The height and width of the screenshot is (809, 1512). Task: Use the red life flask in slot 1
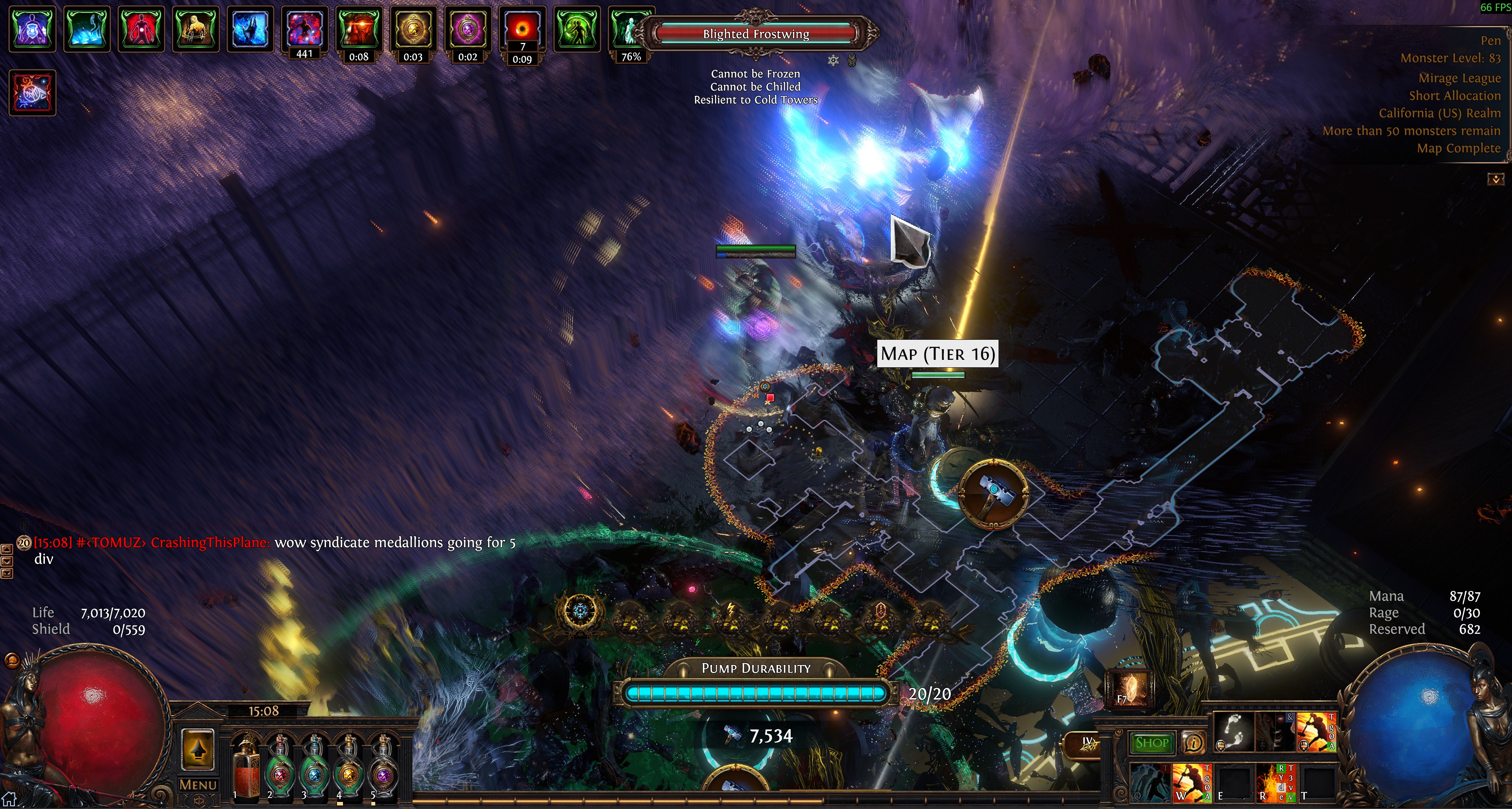(x=246, y=768)
